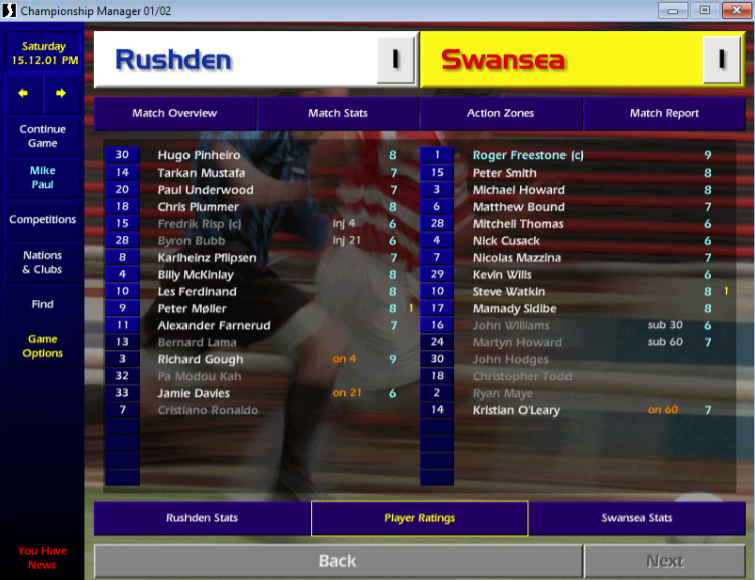Open the Competitions menu

(43, 220)
